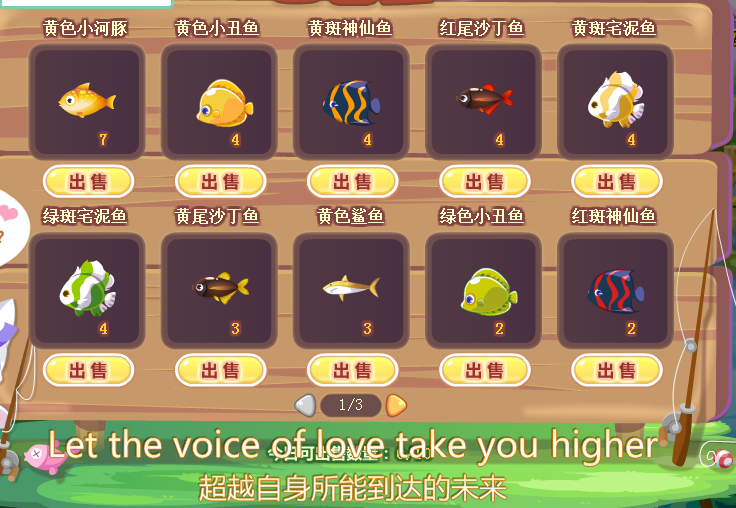Choose the red-striped angelfish slot
Viewport: 736px width, 508px height.
(x=616, y=290)
